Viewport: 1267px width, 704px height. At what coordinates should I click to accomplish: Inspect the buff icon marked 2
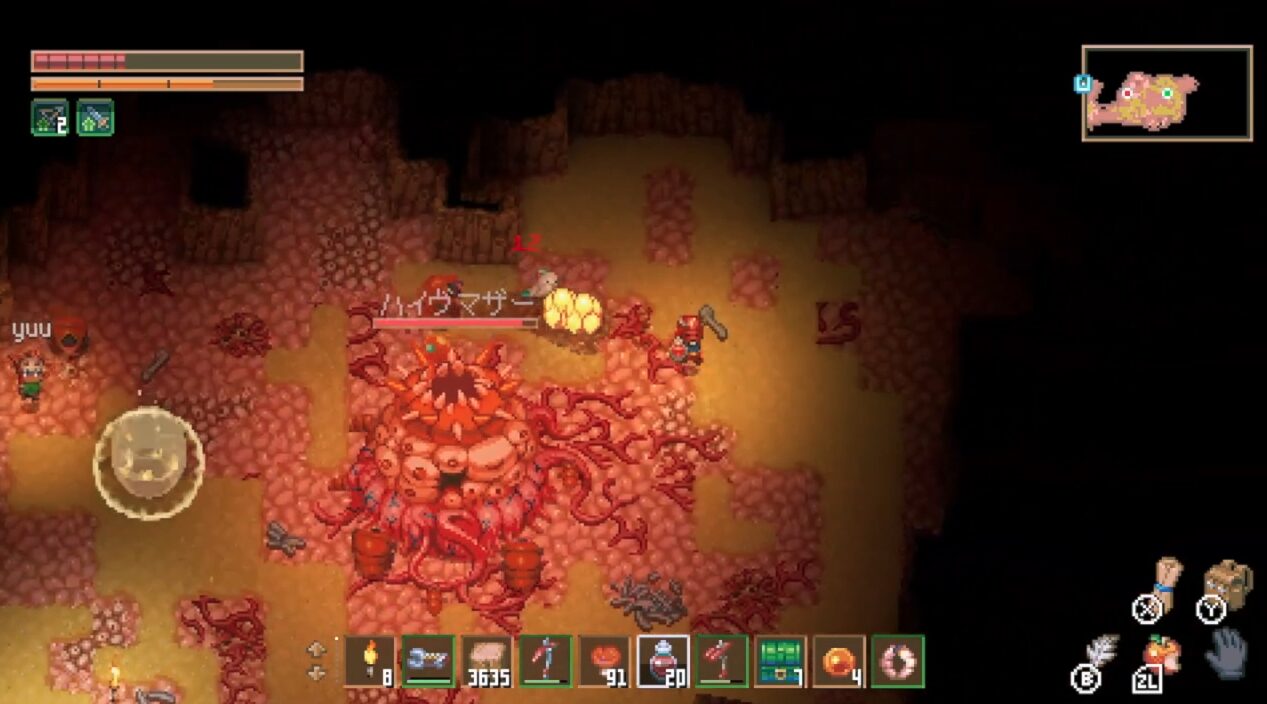50,118
